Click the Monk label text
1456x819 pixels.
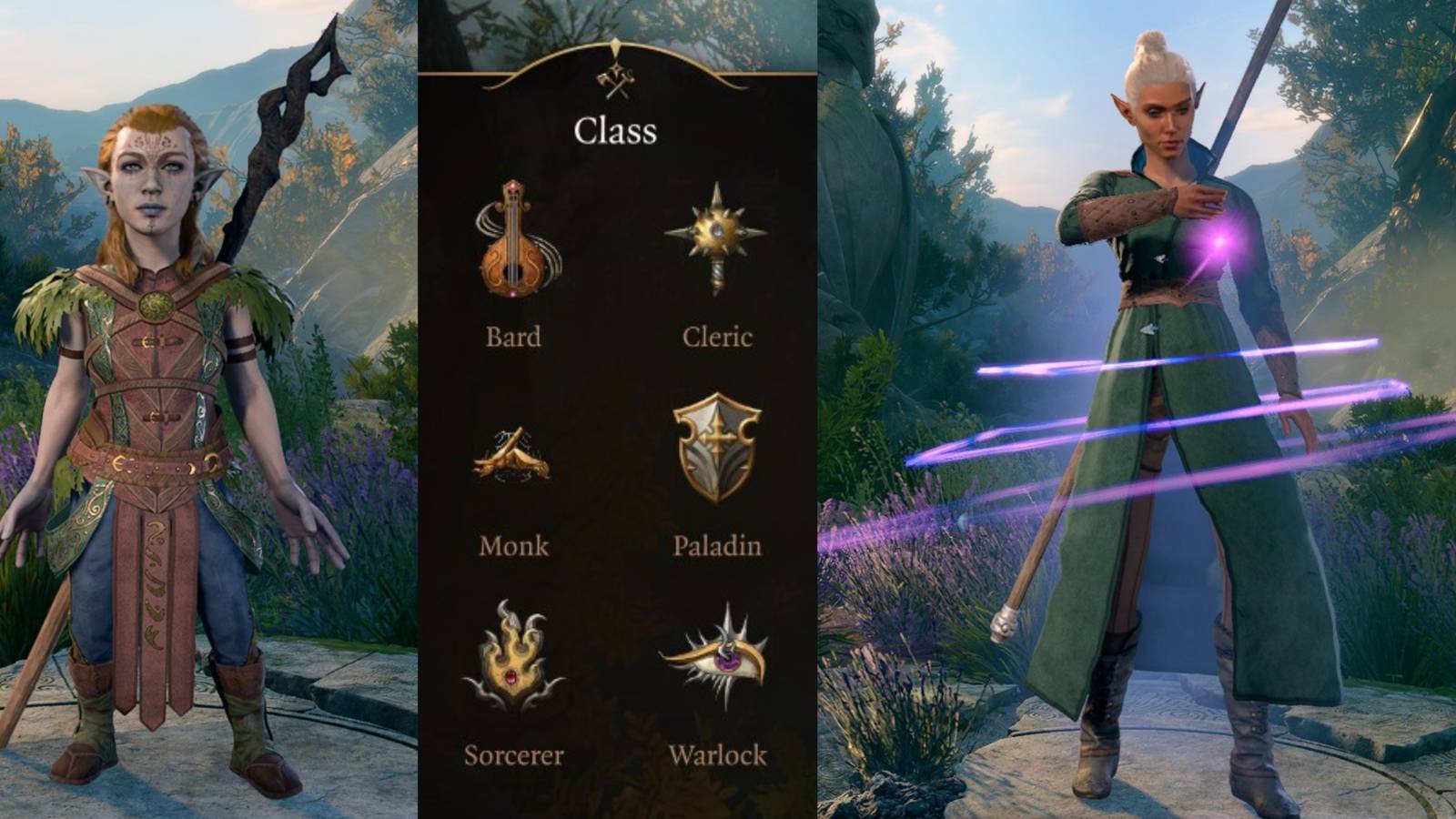point(514,547)
